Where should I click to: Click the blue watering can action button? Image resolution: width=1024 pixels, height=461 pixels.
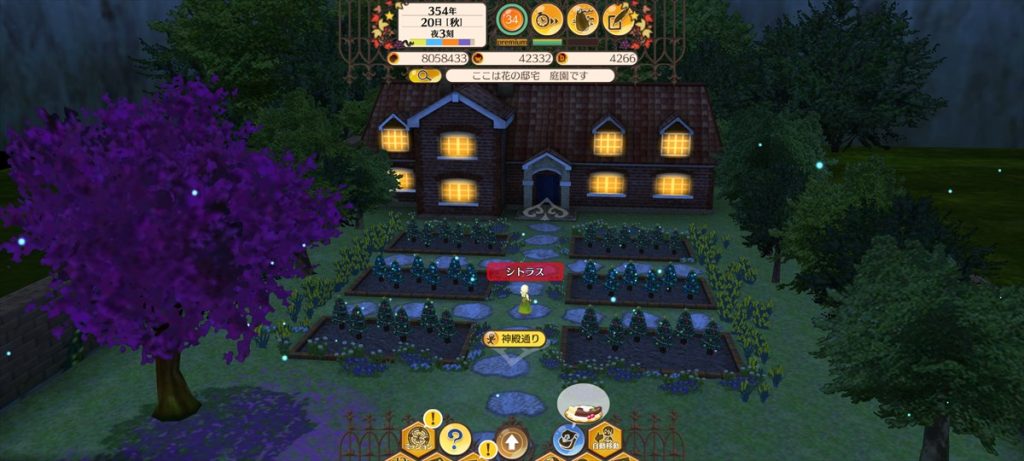coord(567,440)
